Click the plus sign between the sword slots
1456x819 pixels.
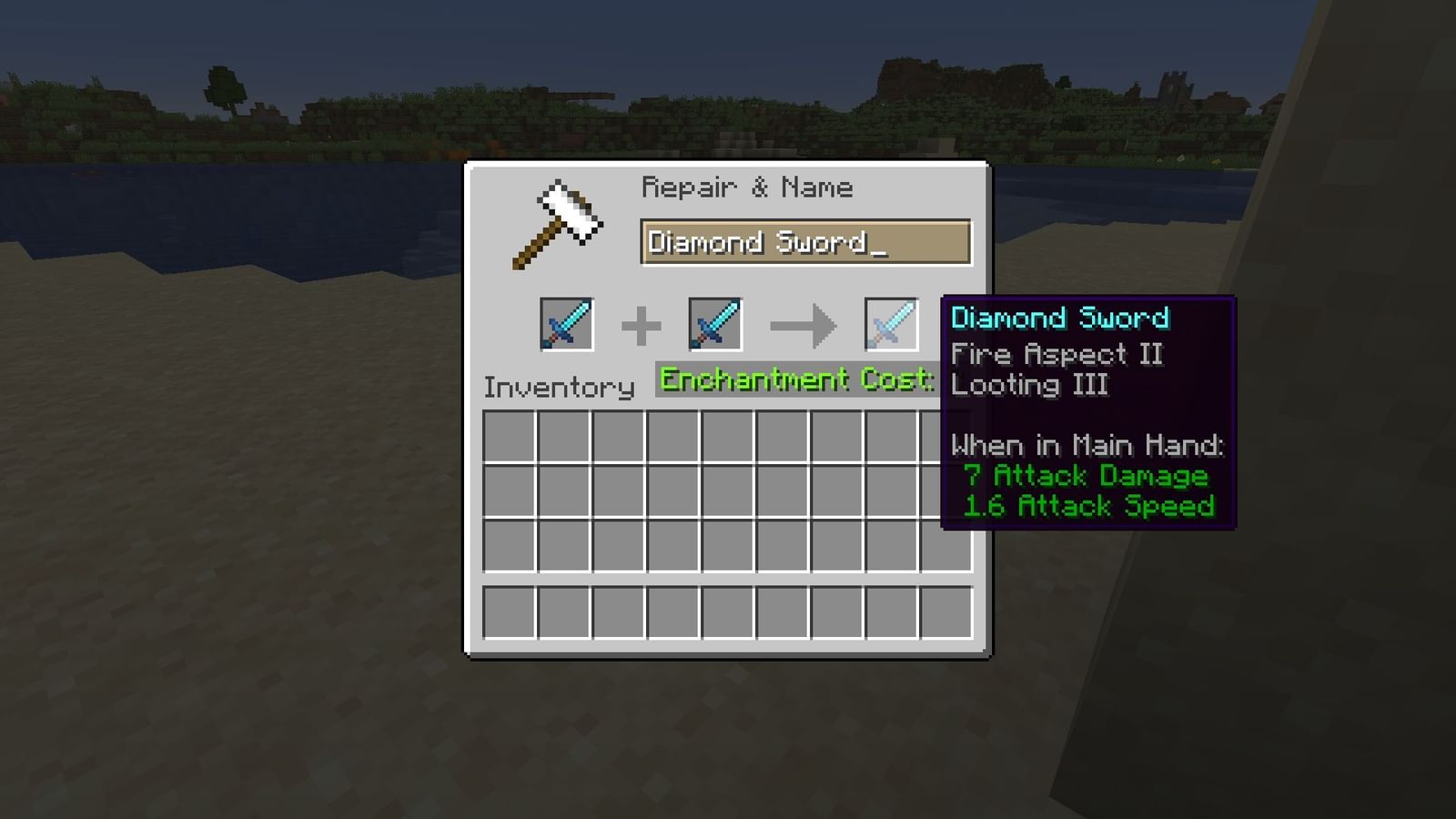tap(642, 323)
